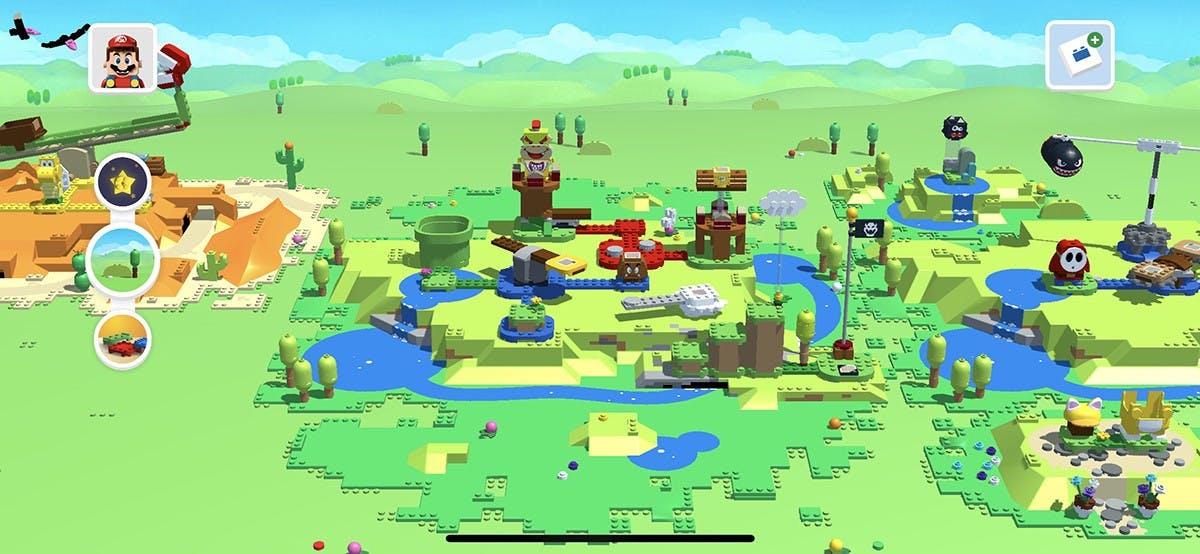
Task: Select the yellow star circle button
Action: point(124,182)
